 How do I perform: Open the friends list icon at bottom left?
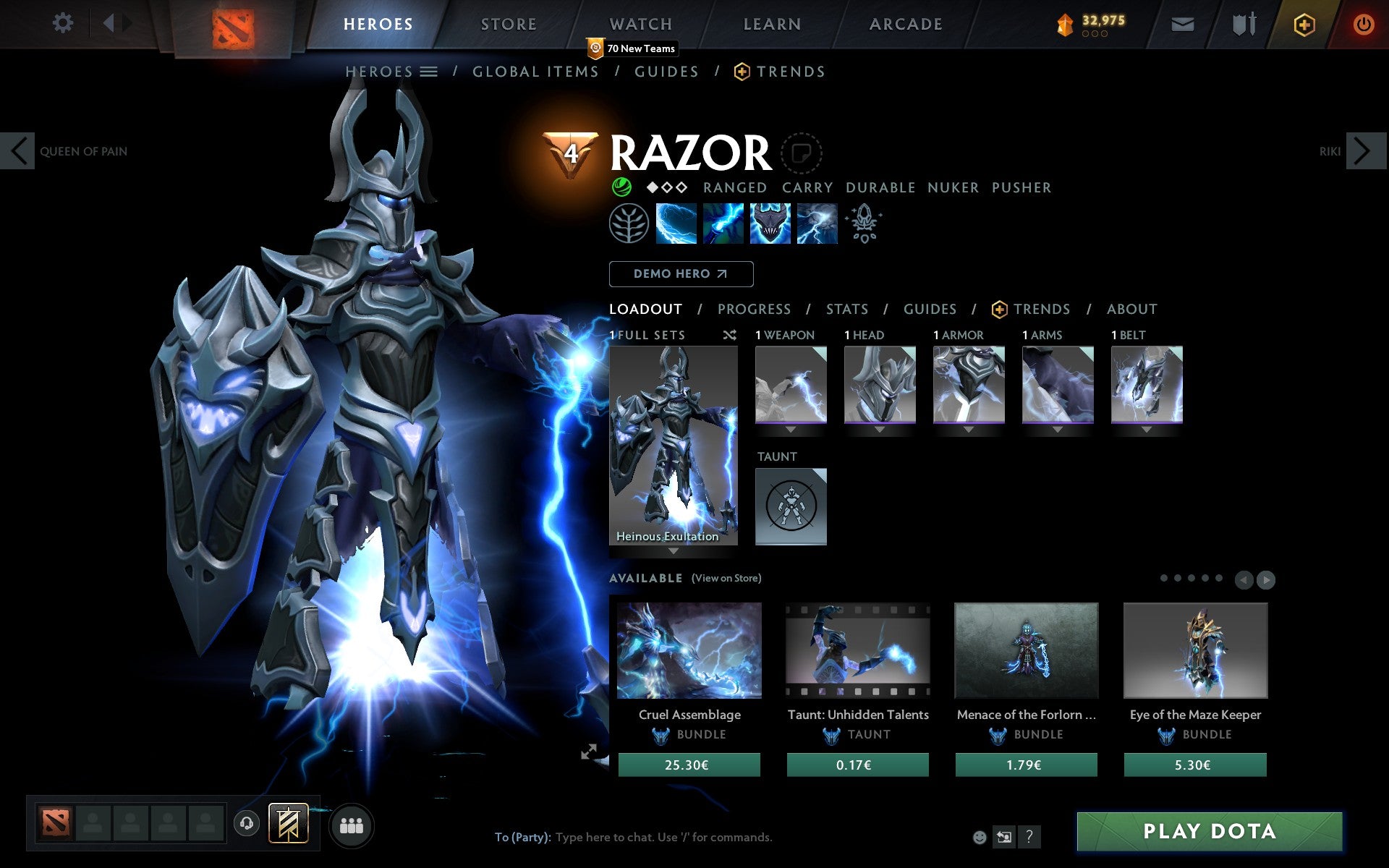[x=351, y=825]
